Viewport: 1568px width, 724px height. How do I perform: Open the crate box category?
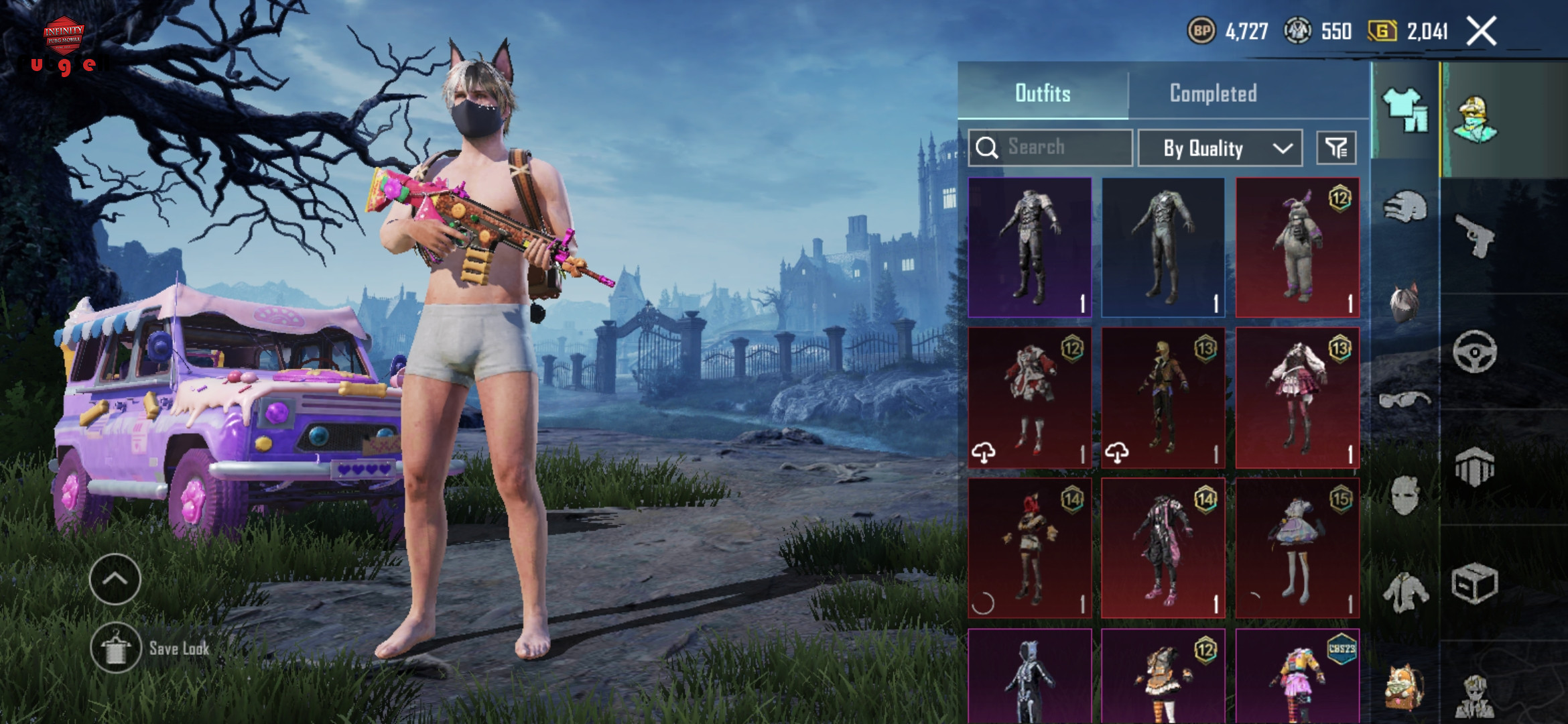[x=1475, y=583]
